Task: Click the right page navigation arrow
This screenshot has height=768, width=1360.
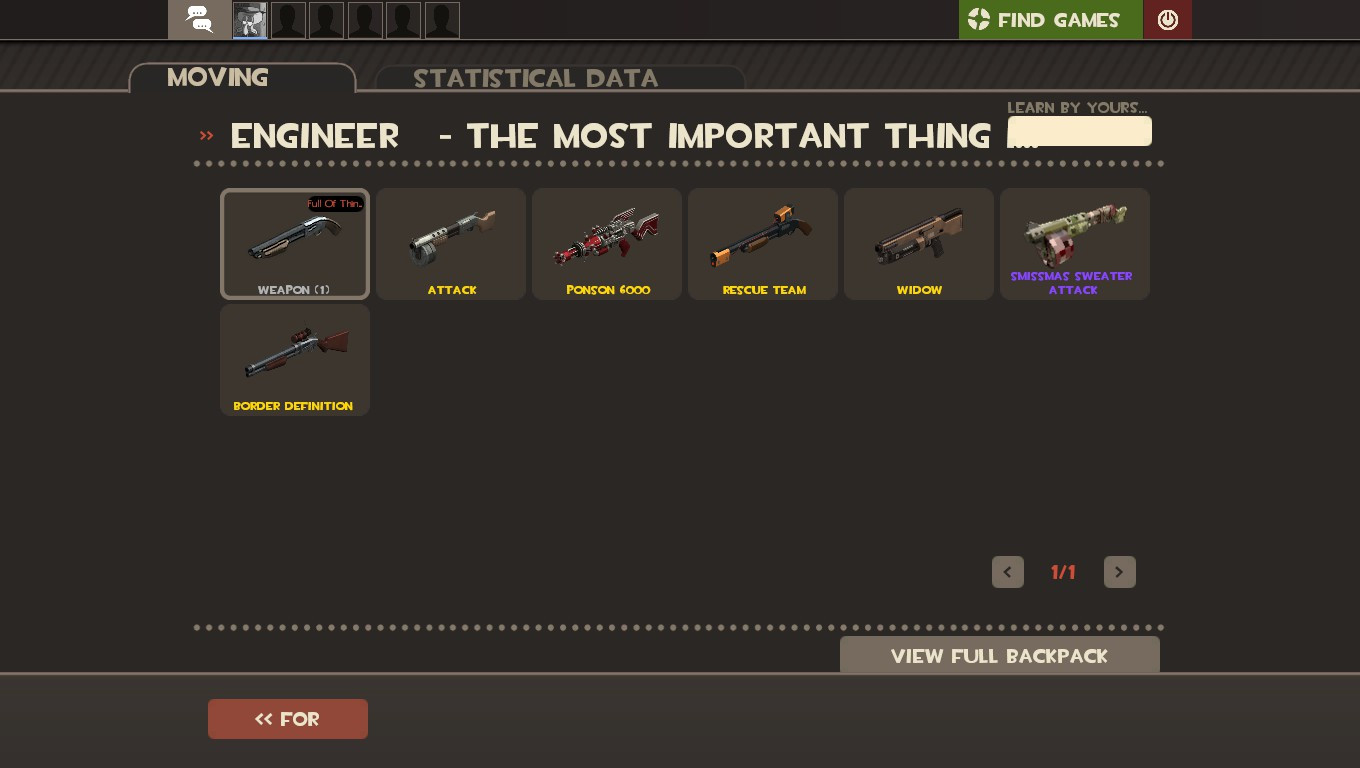Action: click(x=1120, y=572)
